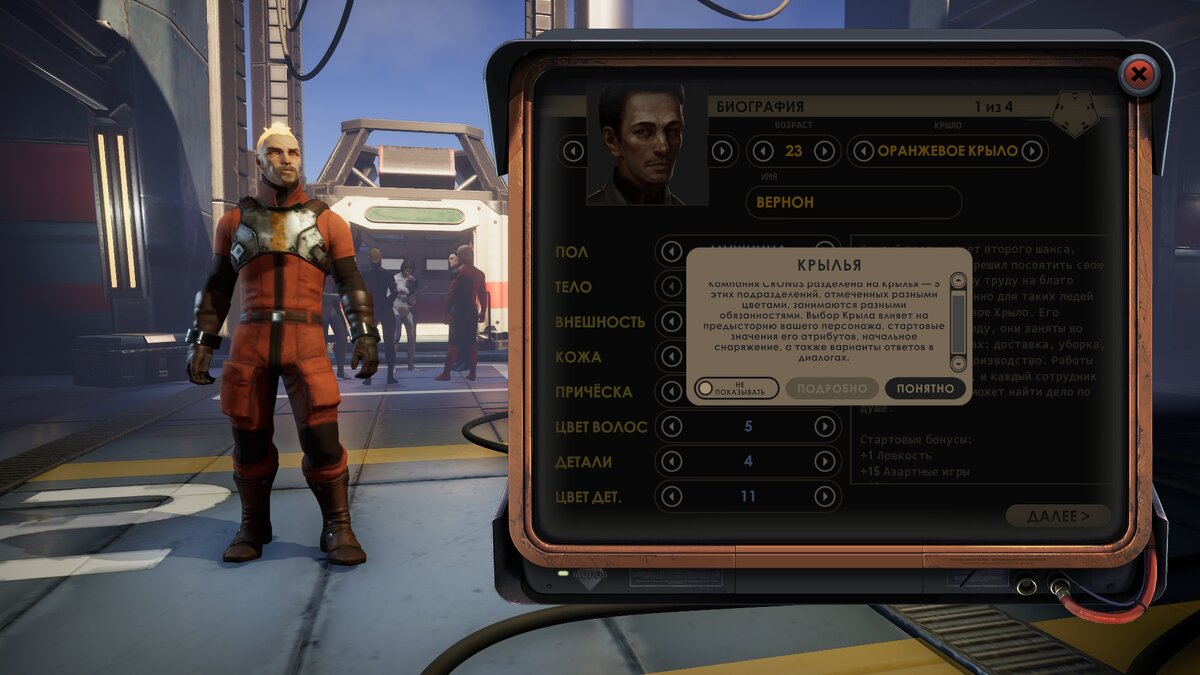
Task: Pick the previous detail color (ЦВЕТ ДЕТ.)
Action: click(671, 496)
